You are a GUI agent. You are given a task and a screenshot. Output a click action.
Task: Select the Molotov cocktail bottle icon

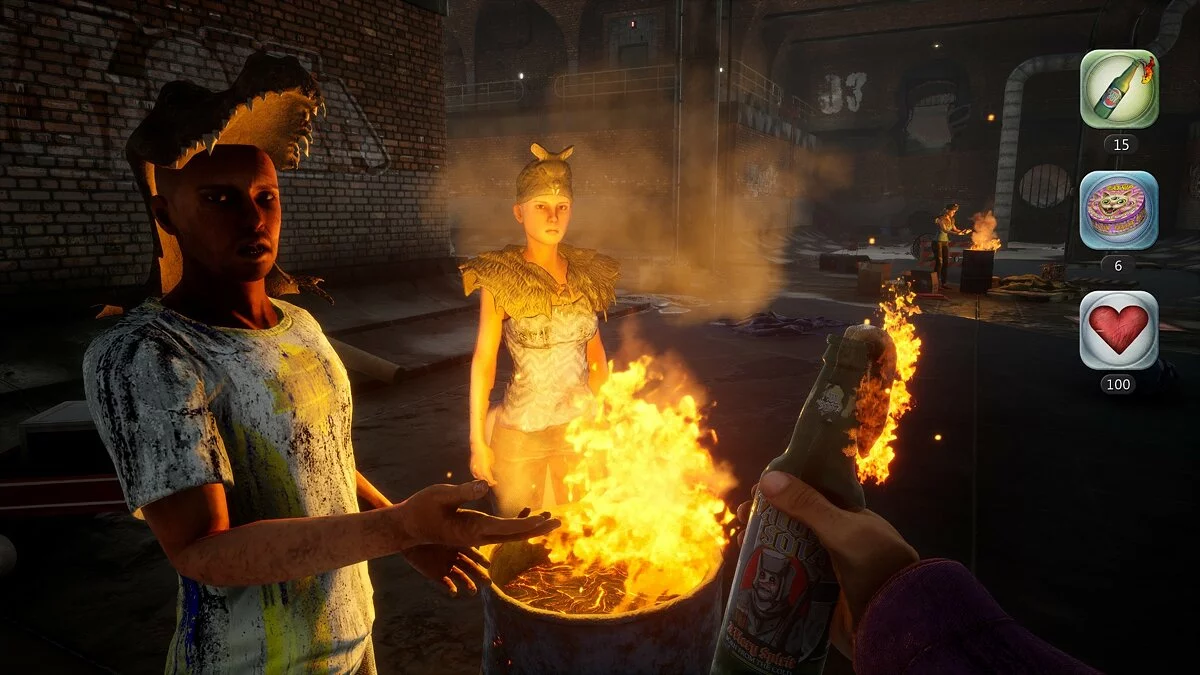point(1119,89)
